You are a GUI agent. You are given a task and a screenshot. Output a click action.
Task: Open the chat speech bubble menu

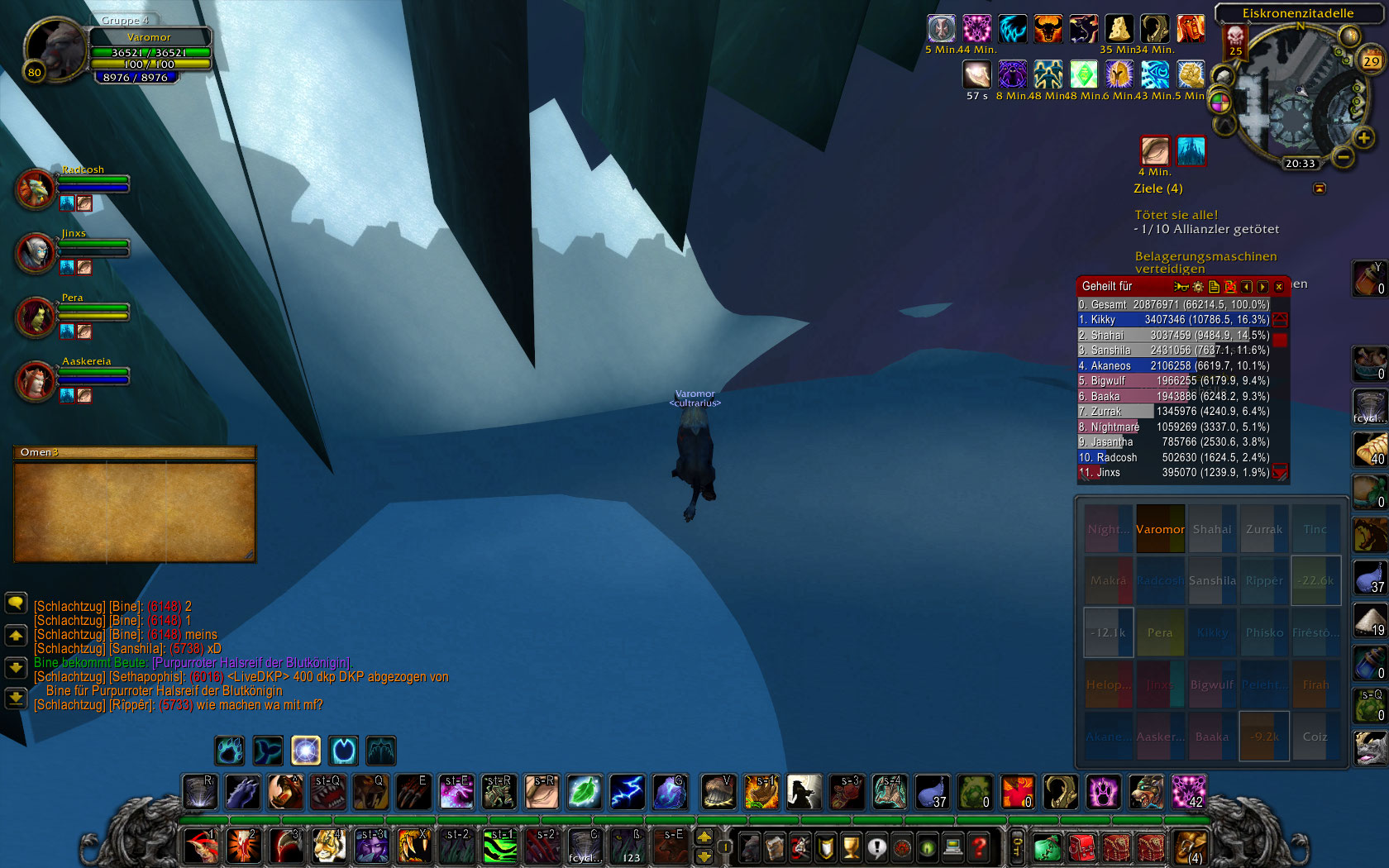pyautogui.click(x=16, y=603)
